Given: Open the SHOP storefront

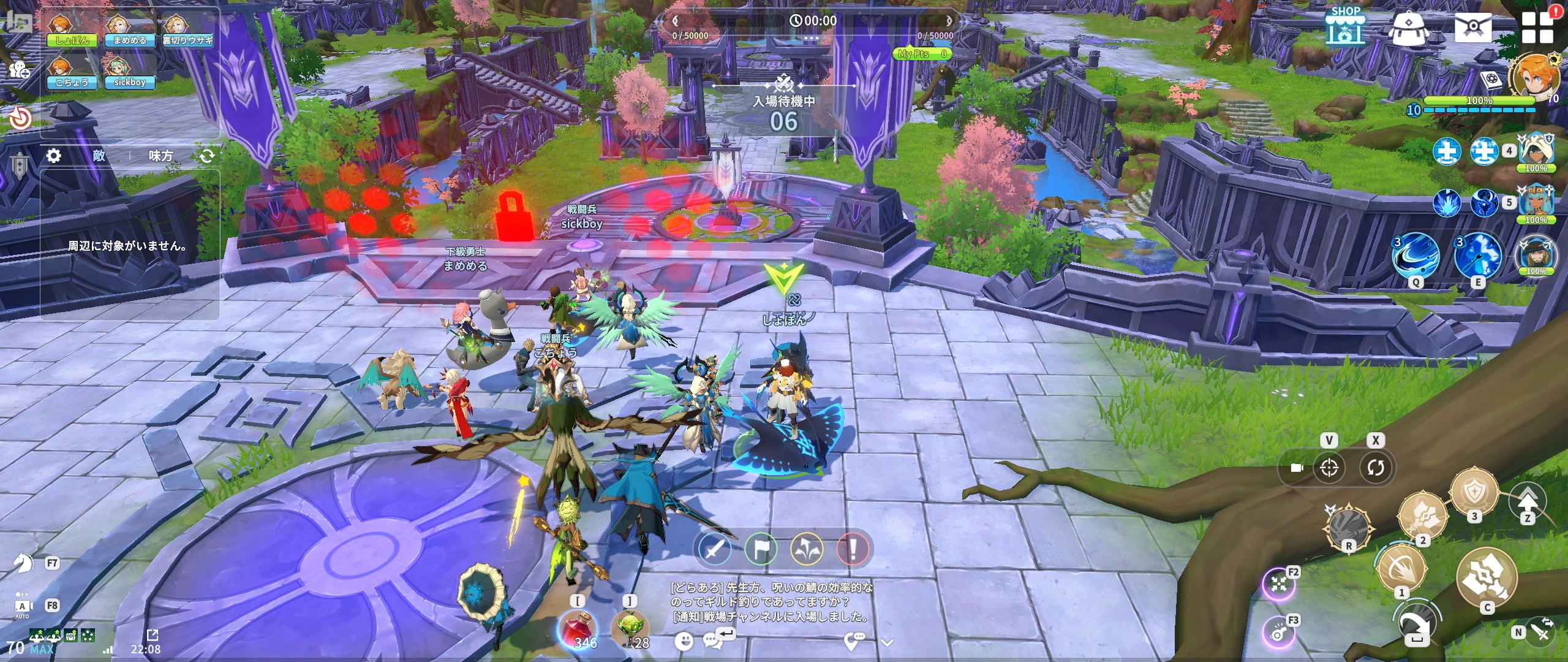Looking at the screenshot, I should pos(1345,26).
